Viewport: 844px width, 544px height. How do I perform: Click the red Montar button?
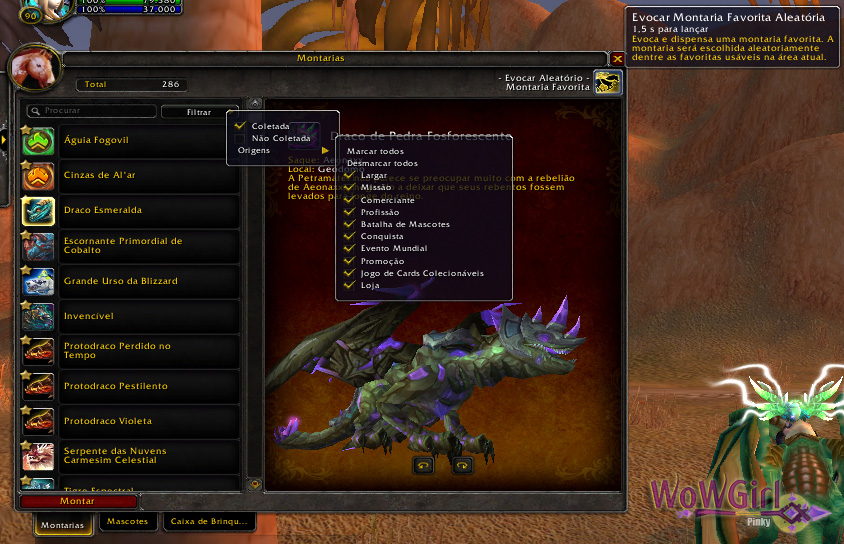[78, 501]
